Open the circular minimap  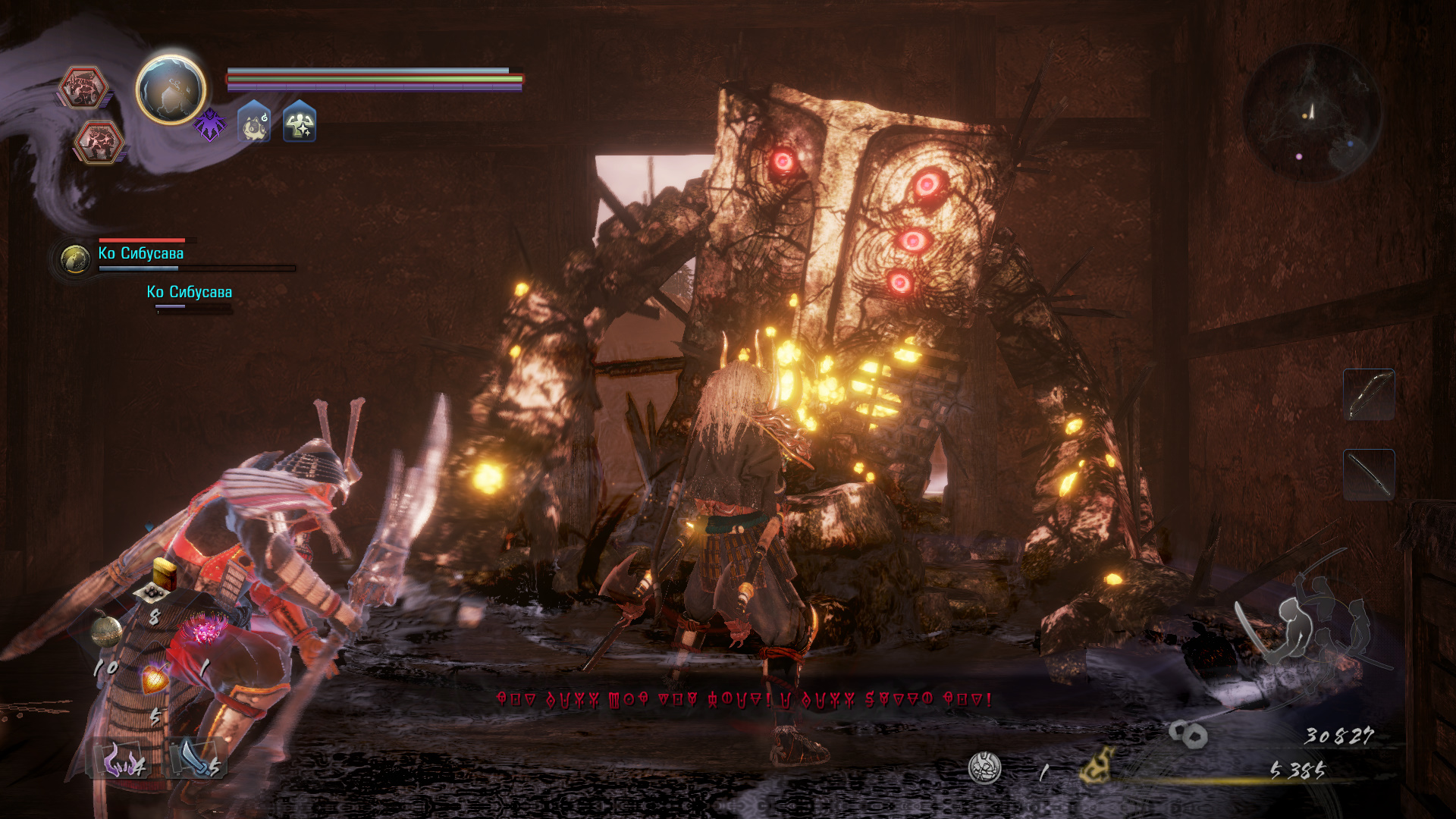1312,112
